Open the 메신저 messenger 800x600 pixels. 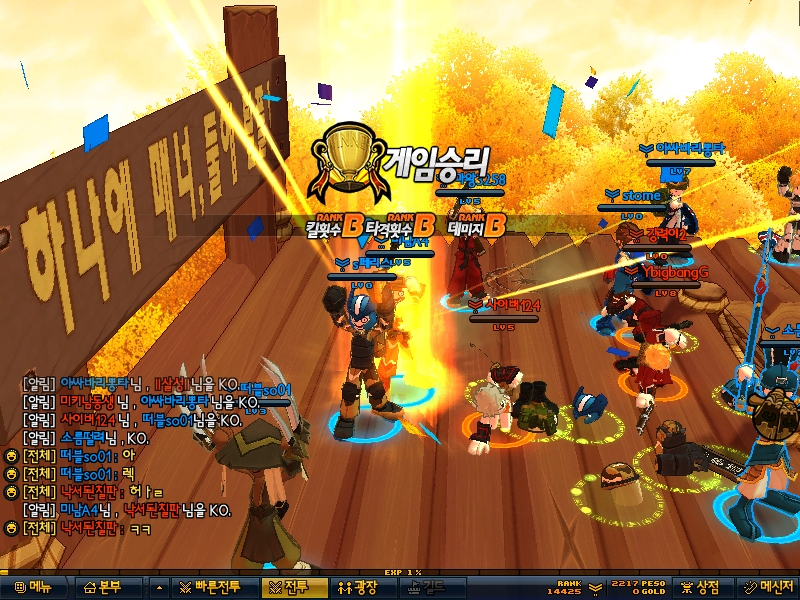767,587
